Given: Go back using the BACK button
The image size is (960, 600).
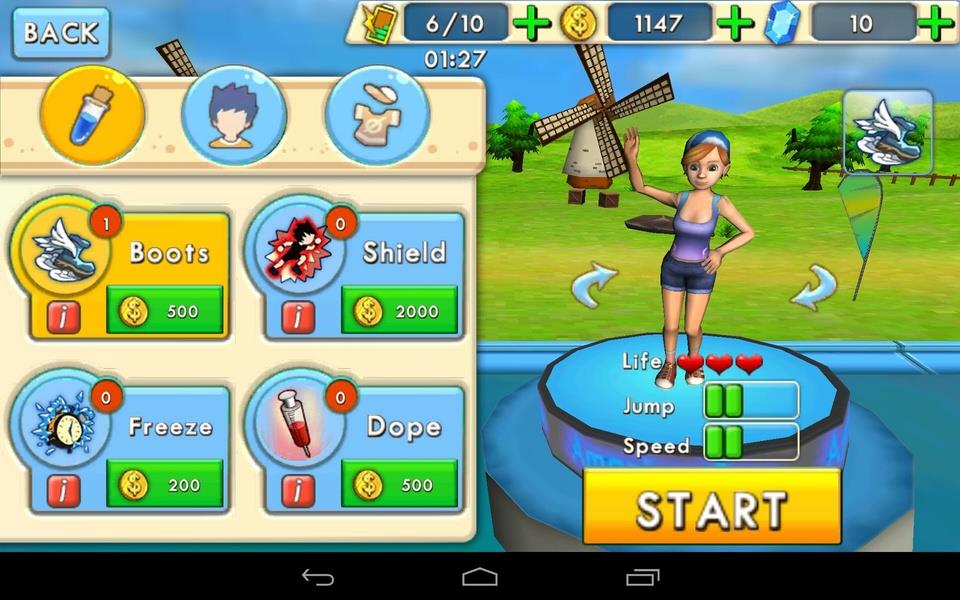Looking at the screenshot, I should (x=61, y=33).
